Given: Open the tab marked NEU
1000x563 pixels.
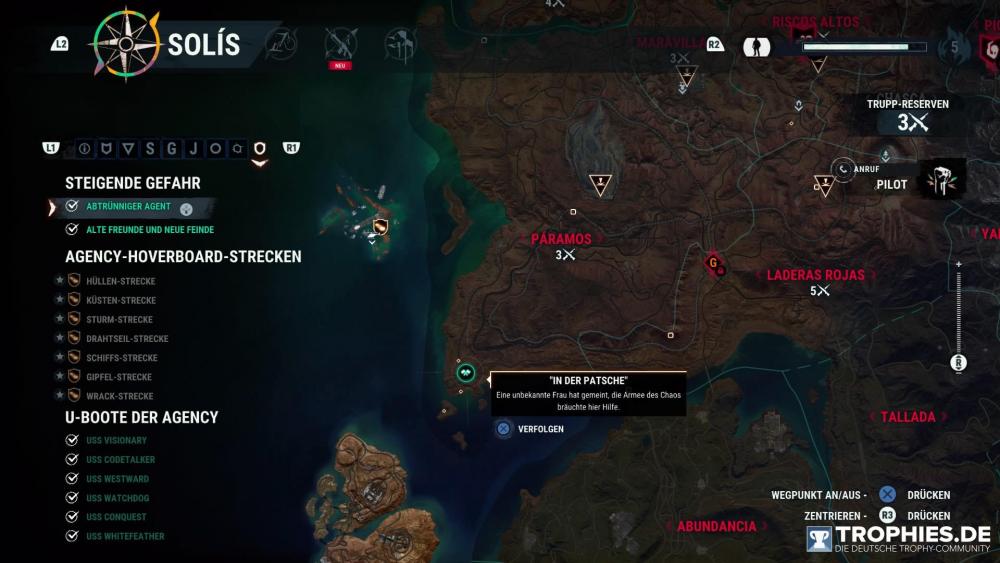Looking at the screenshot, I should [339, 45].
